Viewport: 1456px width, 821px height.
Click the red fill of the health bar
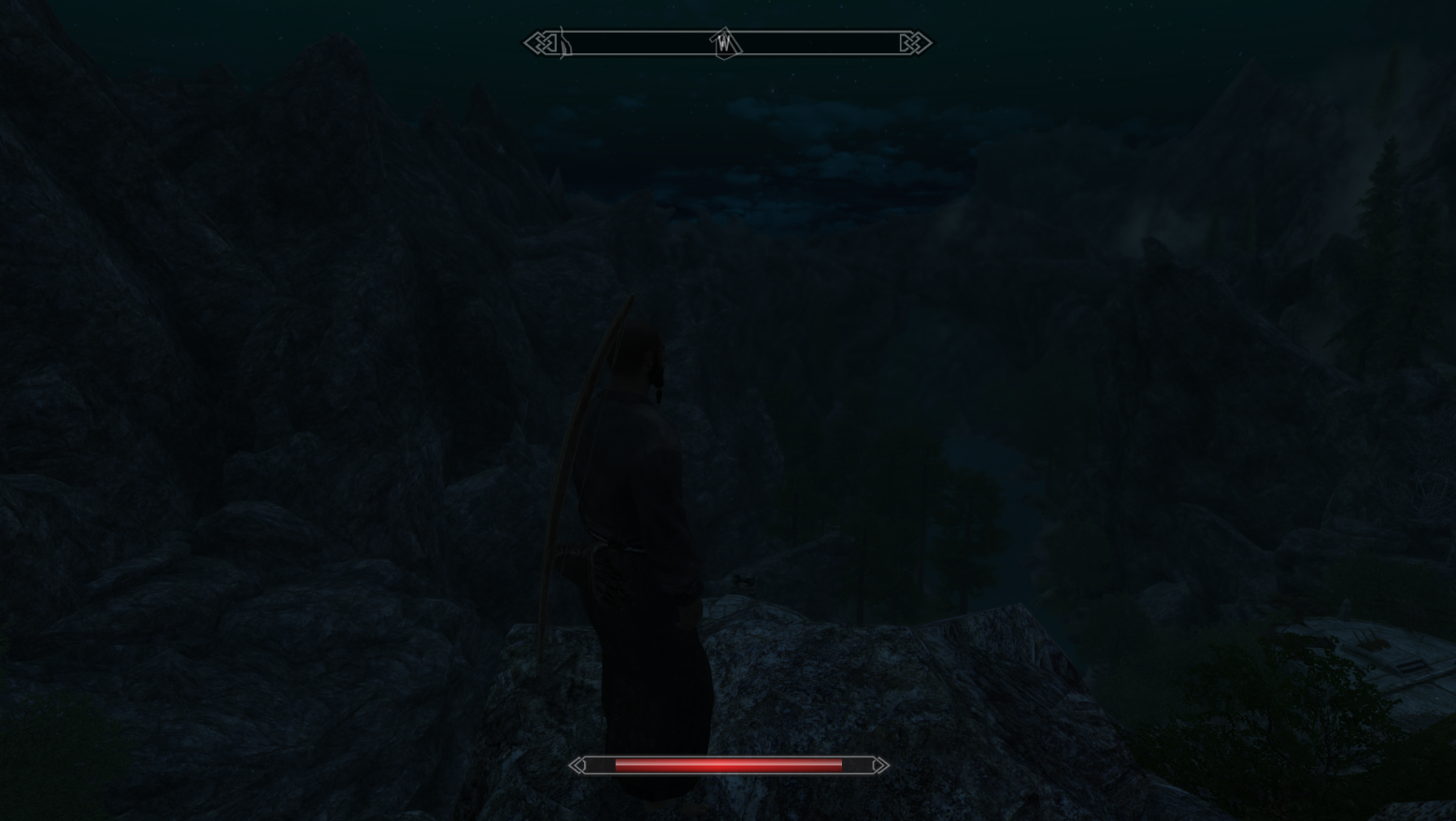pos(729,765)
